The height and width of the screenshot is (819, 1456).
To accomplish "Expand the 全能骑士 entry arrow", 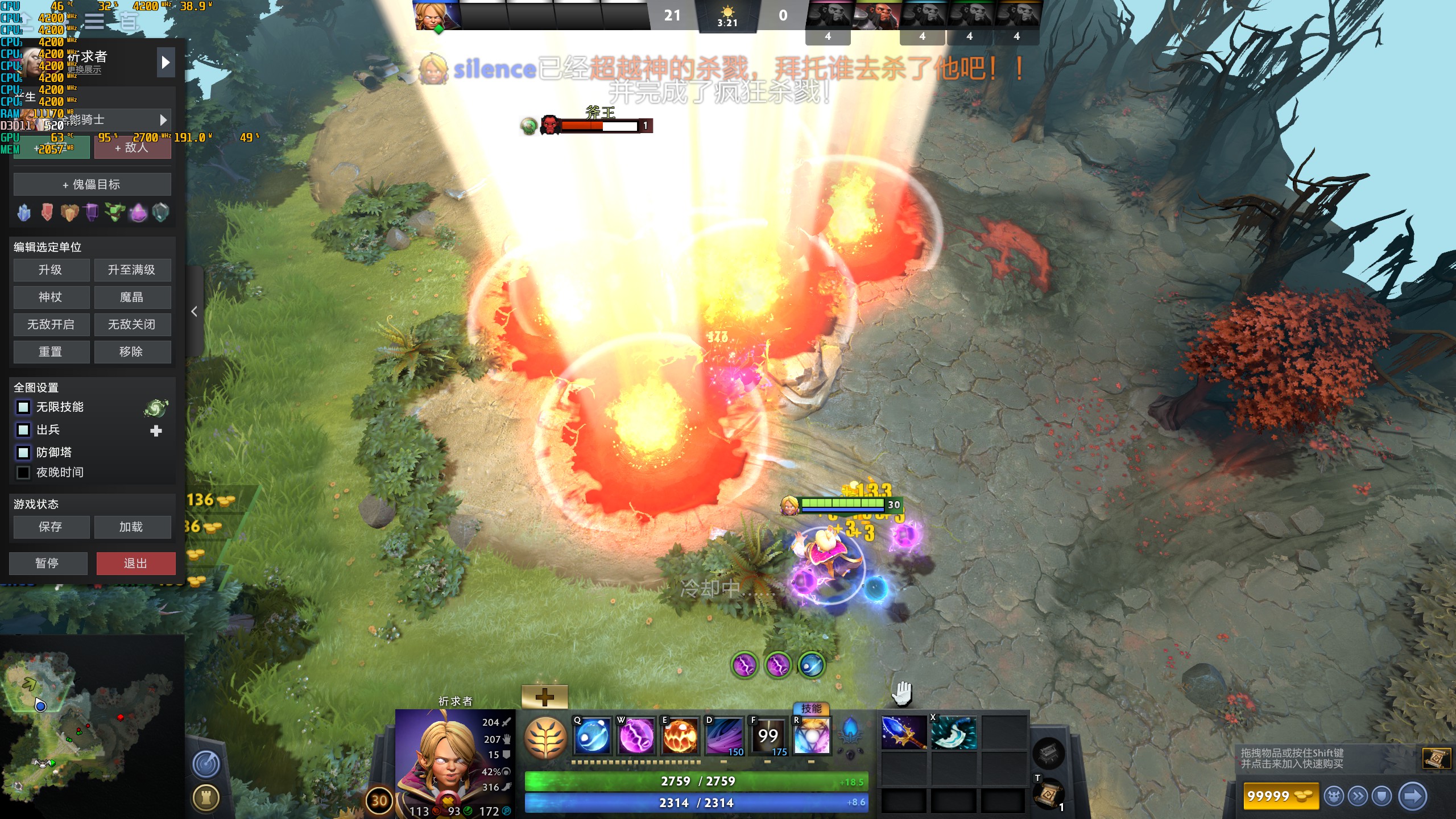I will click(x=163, y=119).
